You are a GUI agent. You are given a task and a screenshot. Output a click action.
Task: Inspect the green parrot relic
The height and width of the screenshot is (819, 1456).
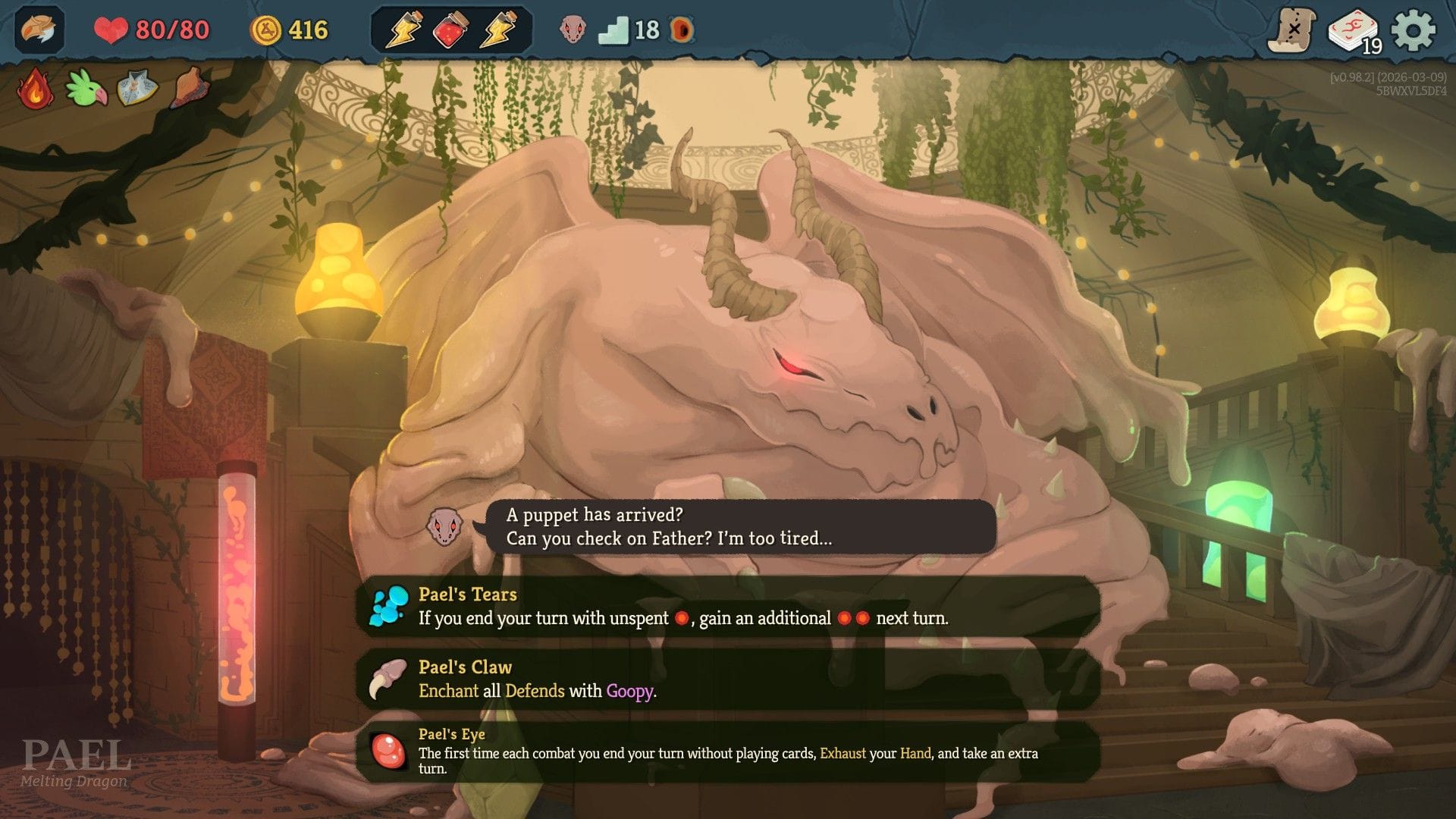point(86,89)
